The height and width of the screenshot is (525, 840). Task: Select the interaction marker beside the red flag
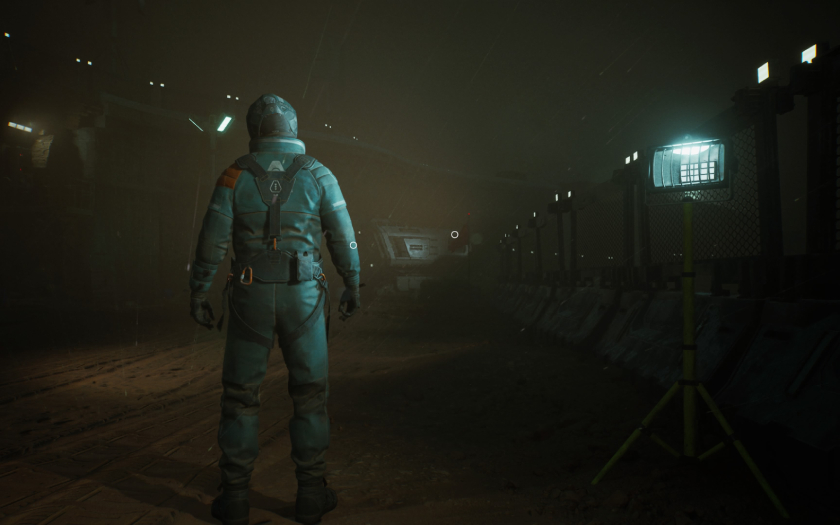(454, 235)
